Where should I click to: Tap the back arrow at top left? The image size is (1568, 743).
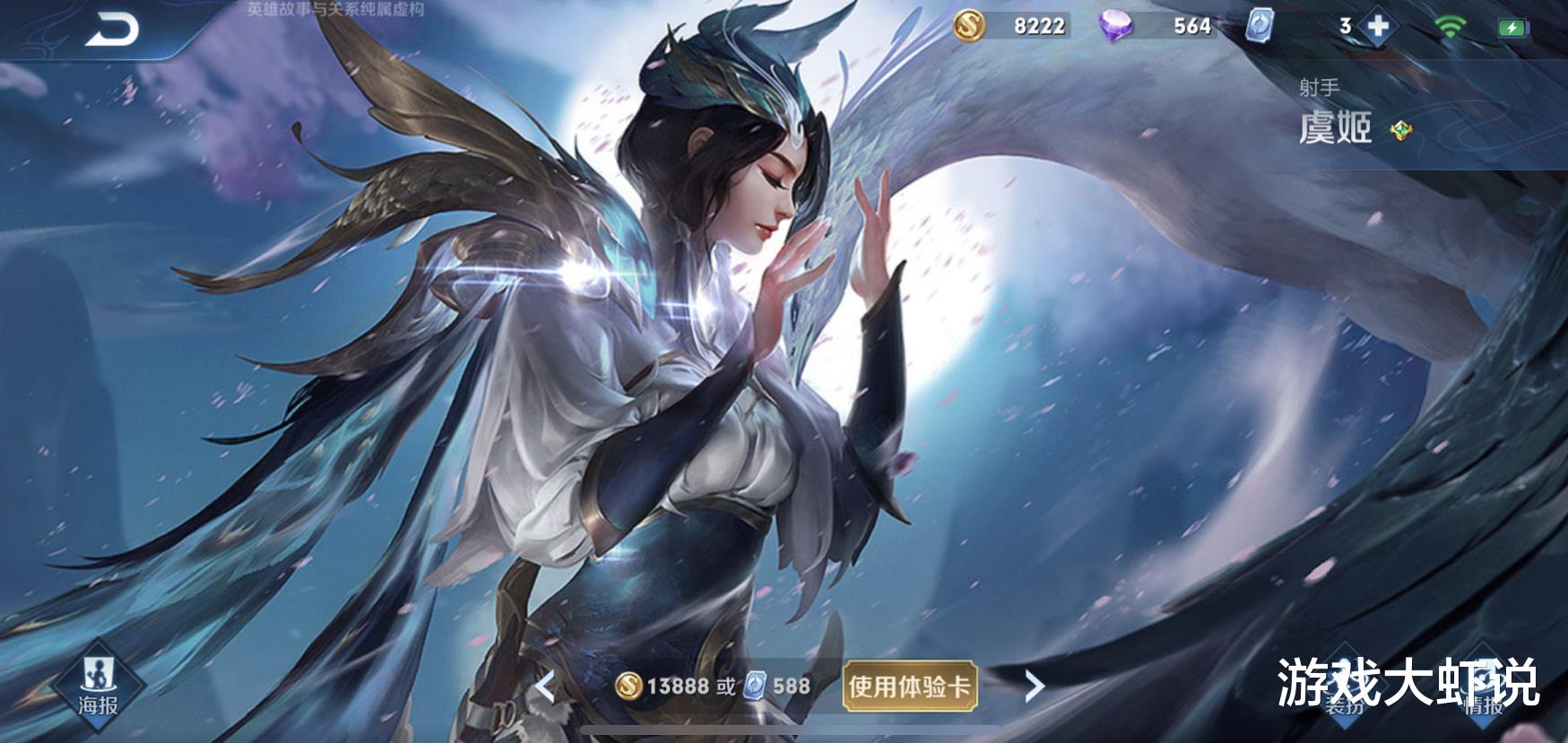(114, 27)
